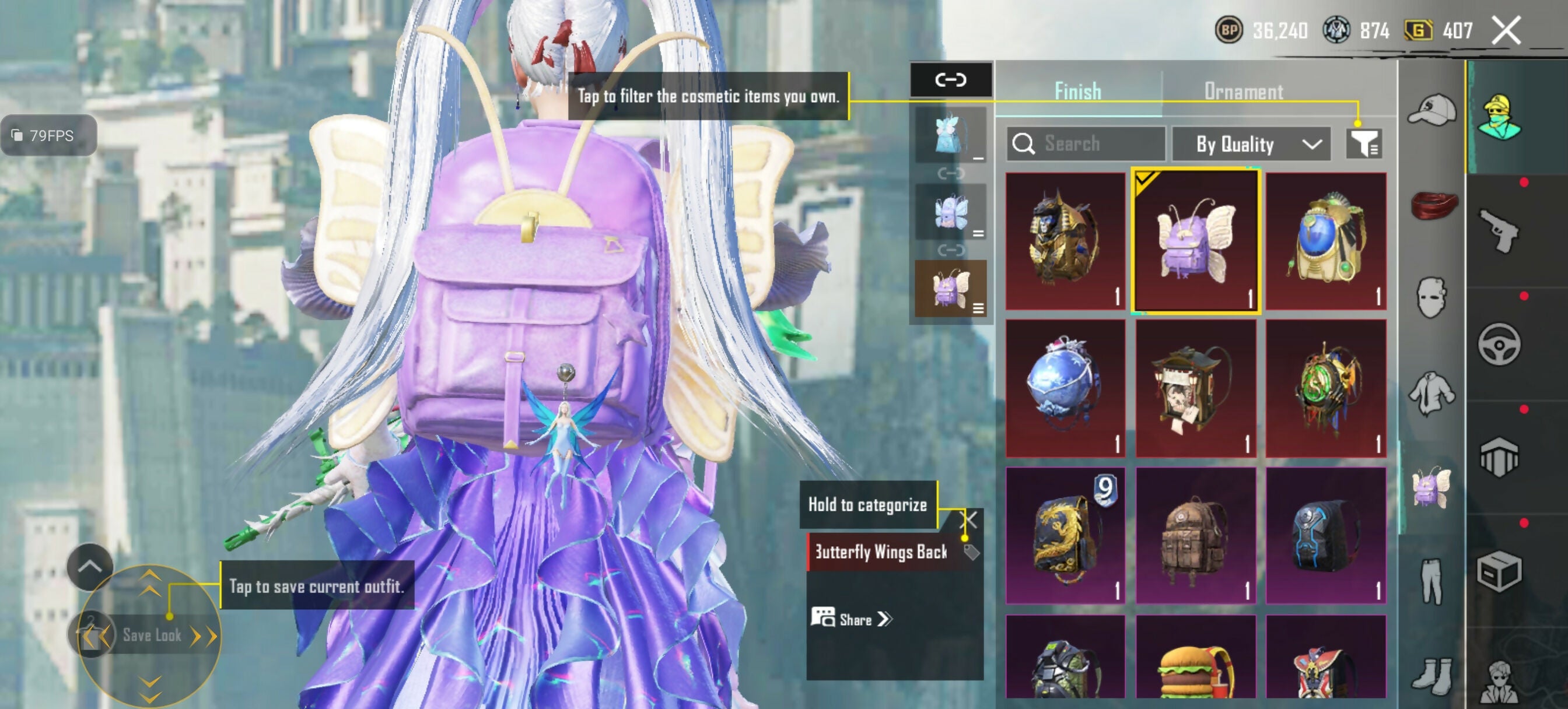Select the golden dragon backpack

[x=1065, y=536]
